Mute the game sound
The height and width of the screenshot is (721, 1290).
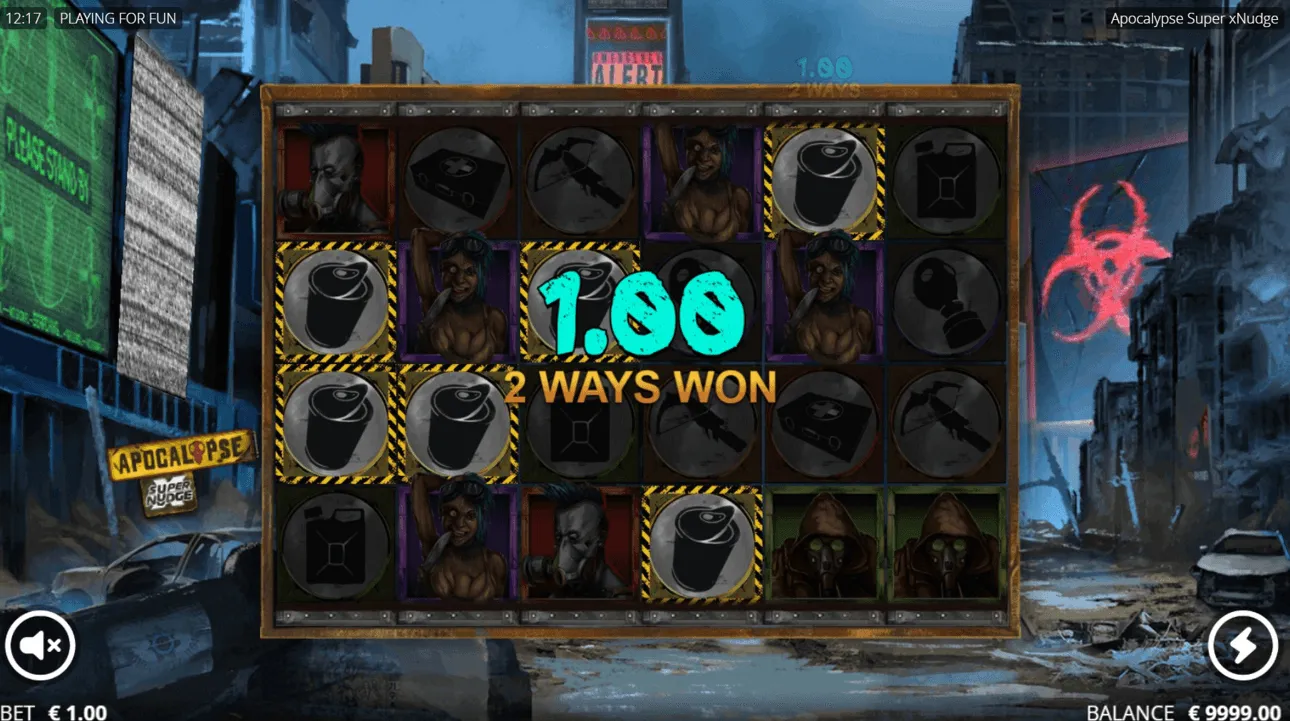[40, 645]
